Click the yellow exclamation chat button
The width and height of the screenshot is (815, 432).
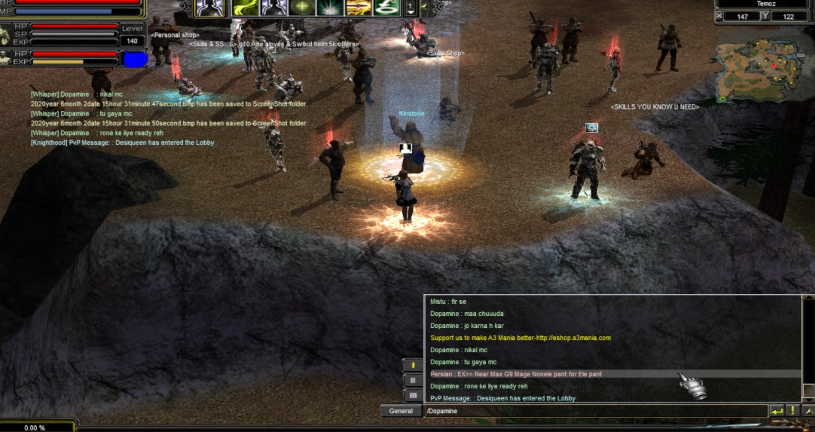[x=792, y=411]
